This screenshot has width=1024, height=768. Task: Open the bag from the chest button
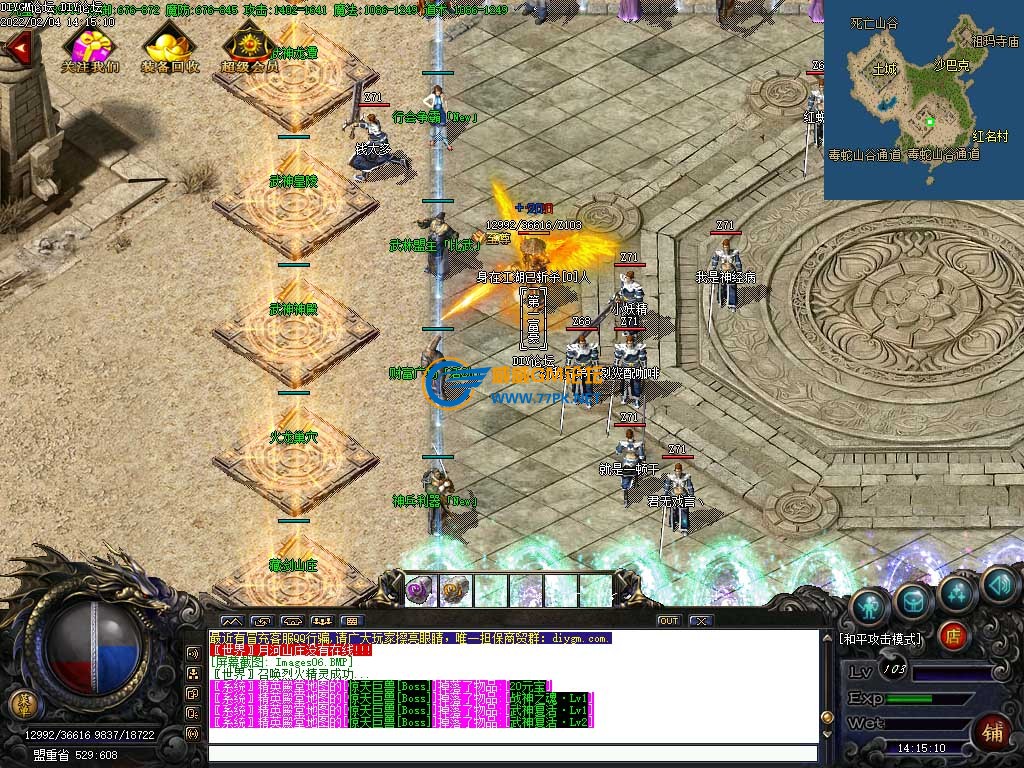(x=913, y=600)
